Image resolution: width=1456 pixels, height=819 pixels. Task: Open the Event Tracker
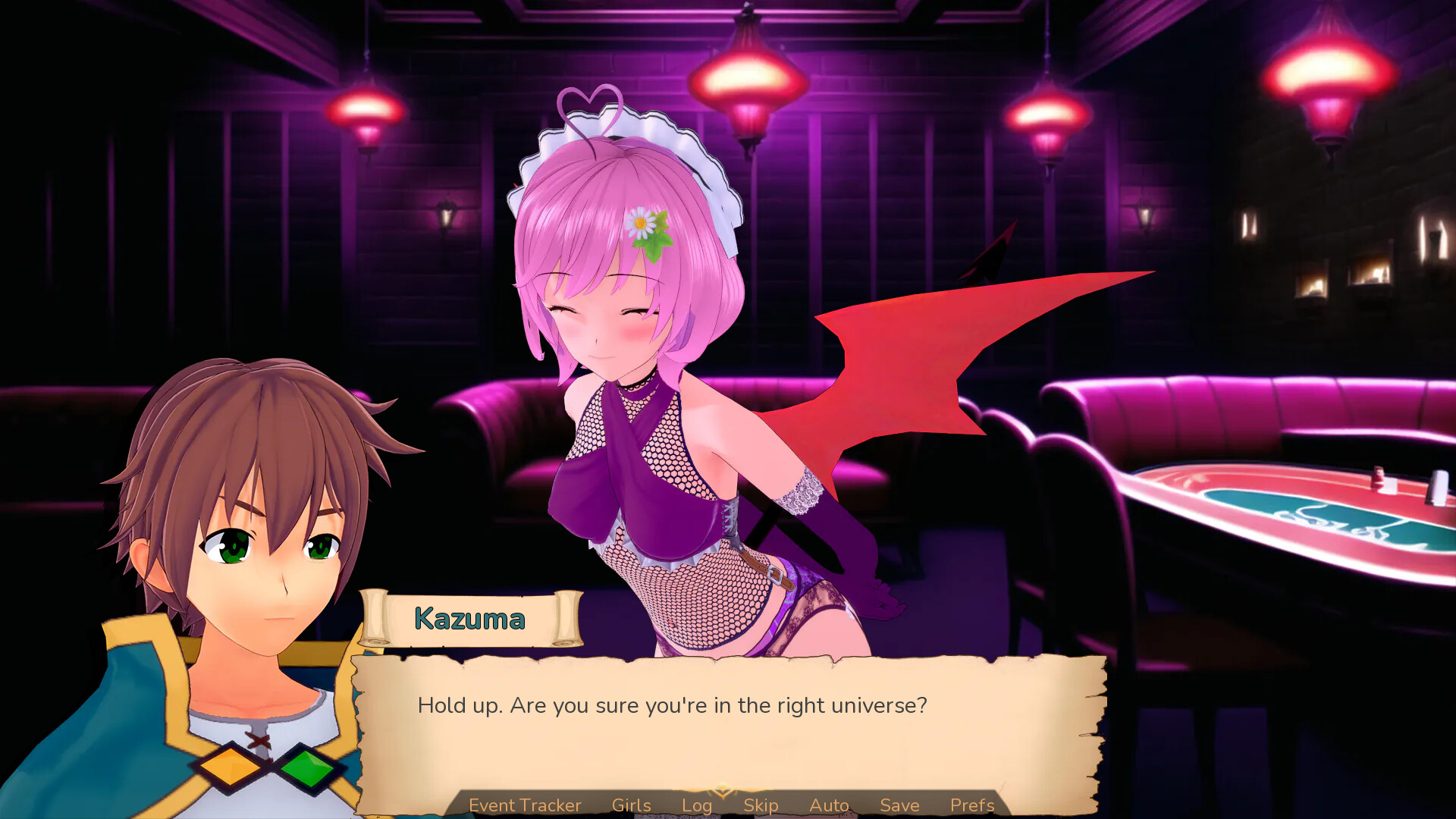click(x=525, y=805)
